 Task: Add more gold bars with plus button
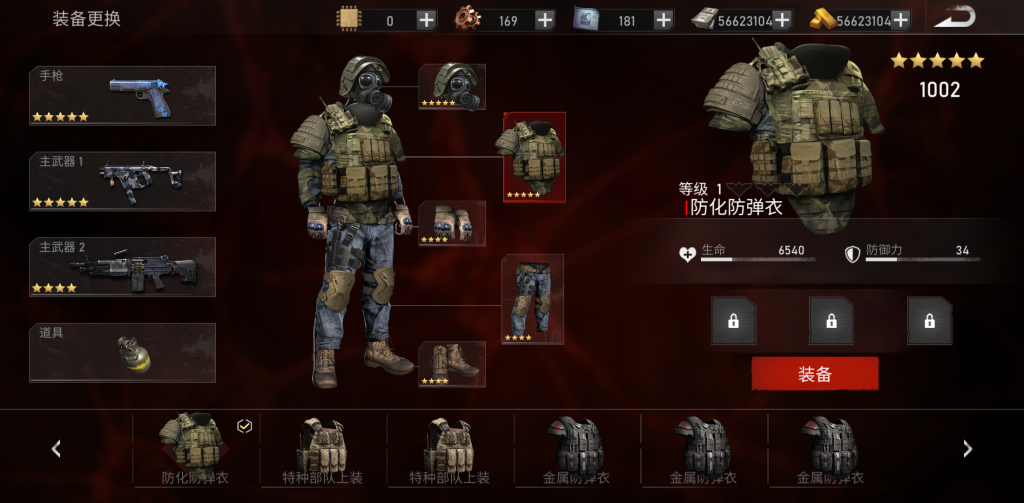[900, 20]
